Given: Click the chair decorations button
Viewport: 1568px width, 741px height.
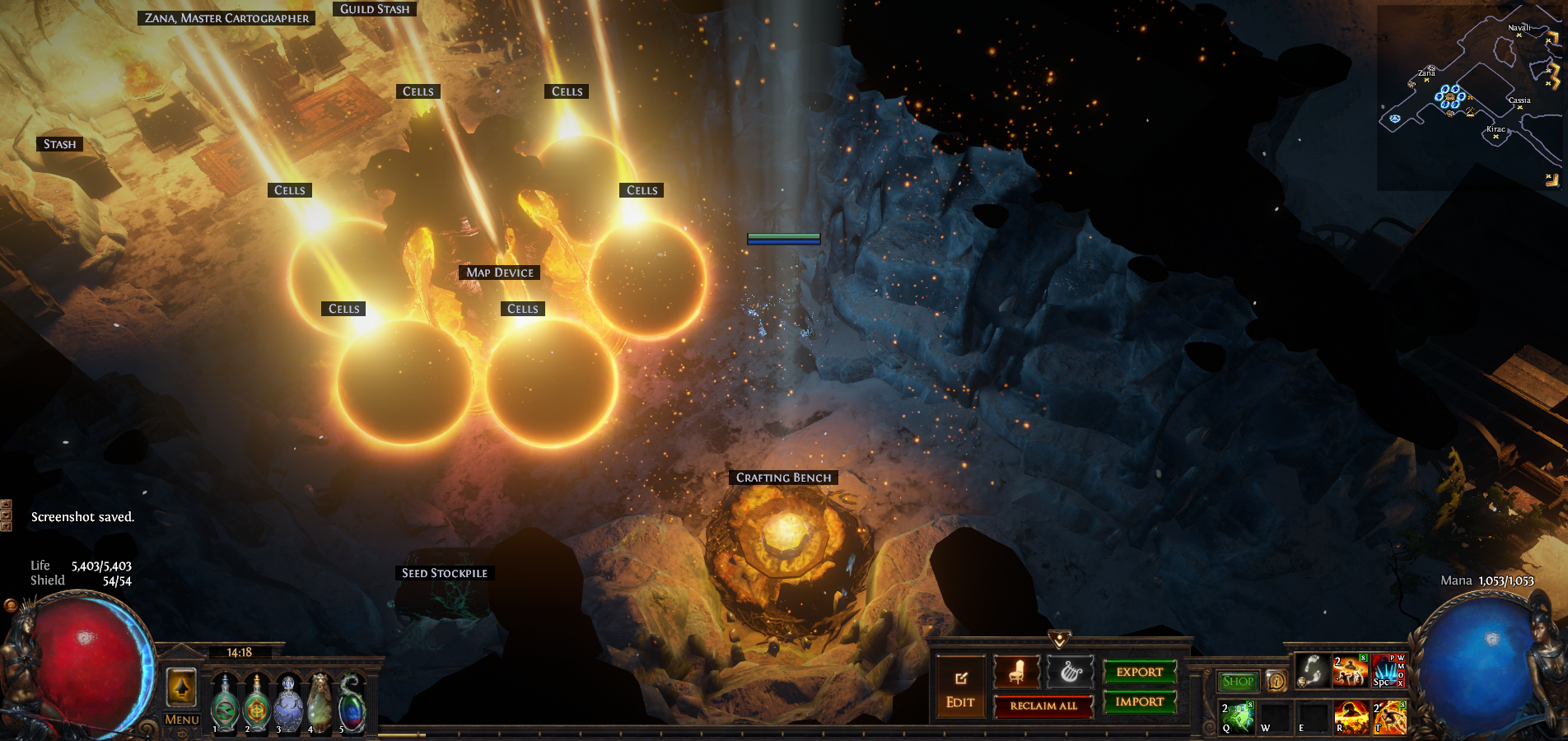Looking at the screenshot, I should tap(1016, 673).
